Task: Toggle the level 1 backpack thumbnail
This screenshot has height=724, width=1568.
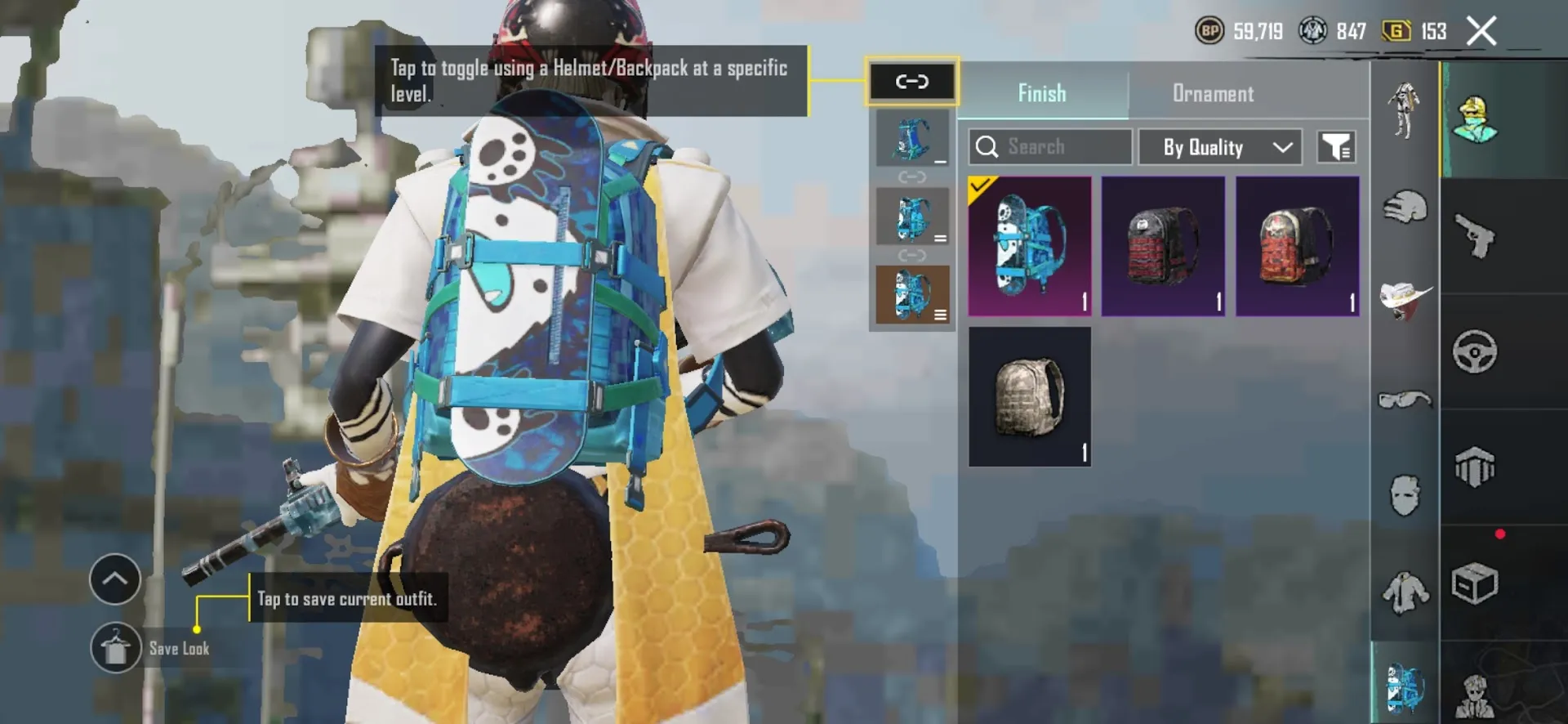Action: (x=912, y=137)
